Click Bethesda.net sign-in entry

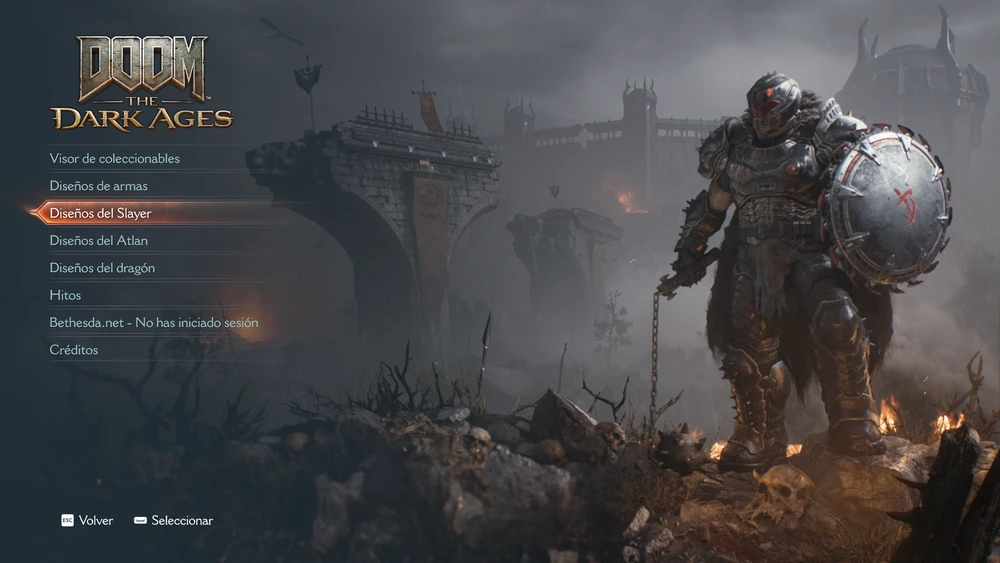154,323
